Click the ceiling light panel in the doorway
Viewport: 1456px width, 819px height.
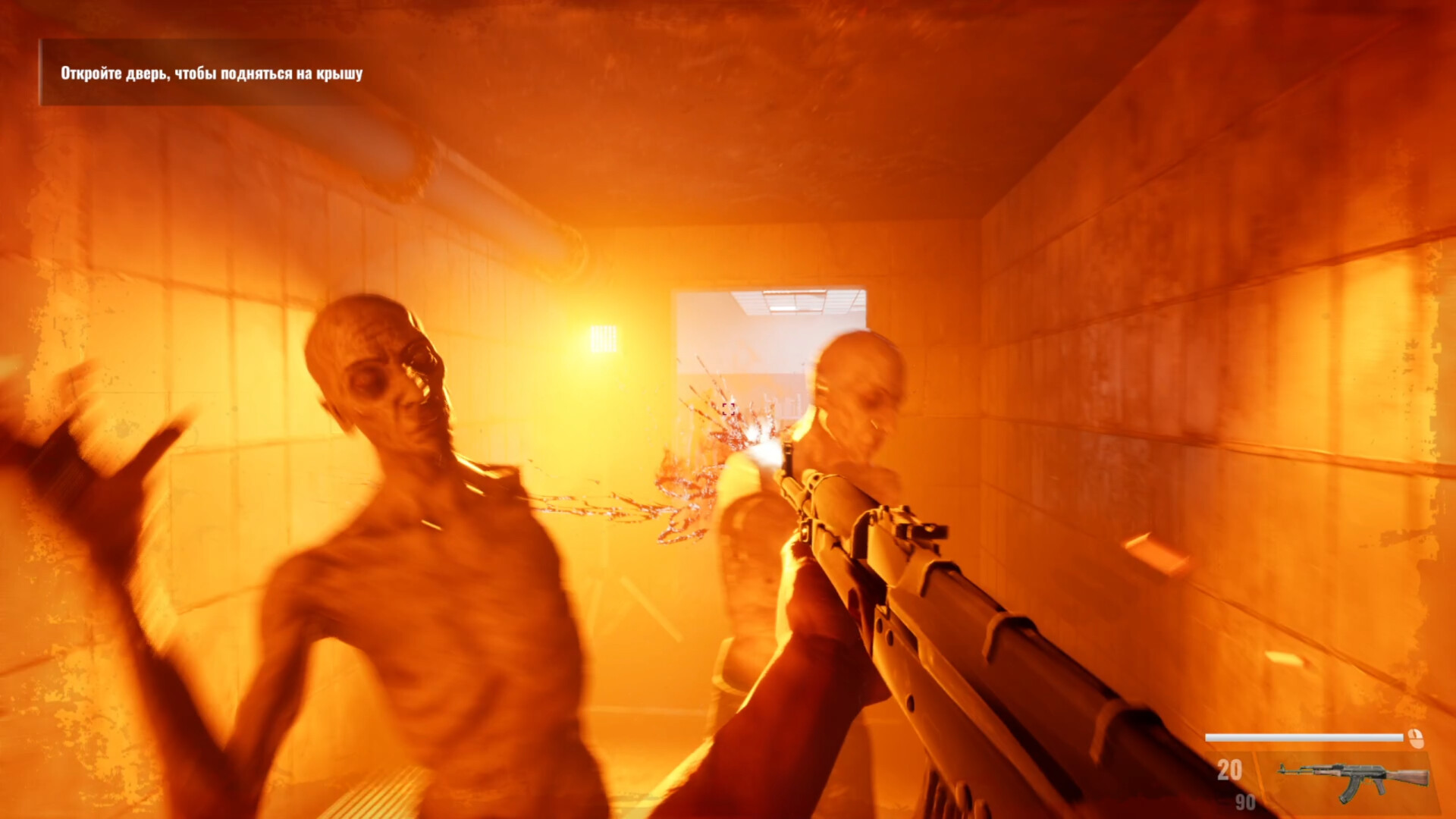click(795, 302)
